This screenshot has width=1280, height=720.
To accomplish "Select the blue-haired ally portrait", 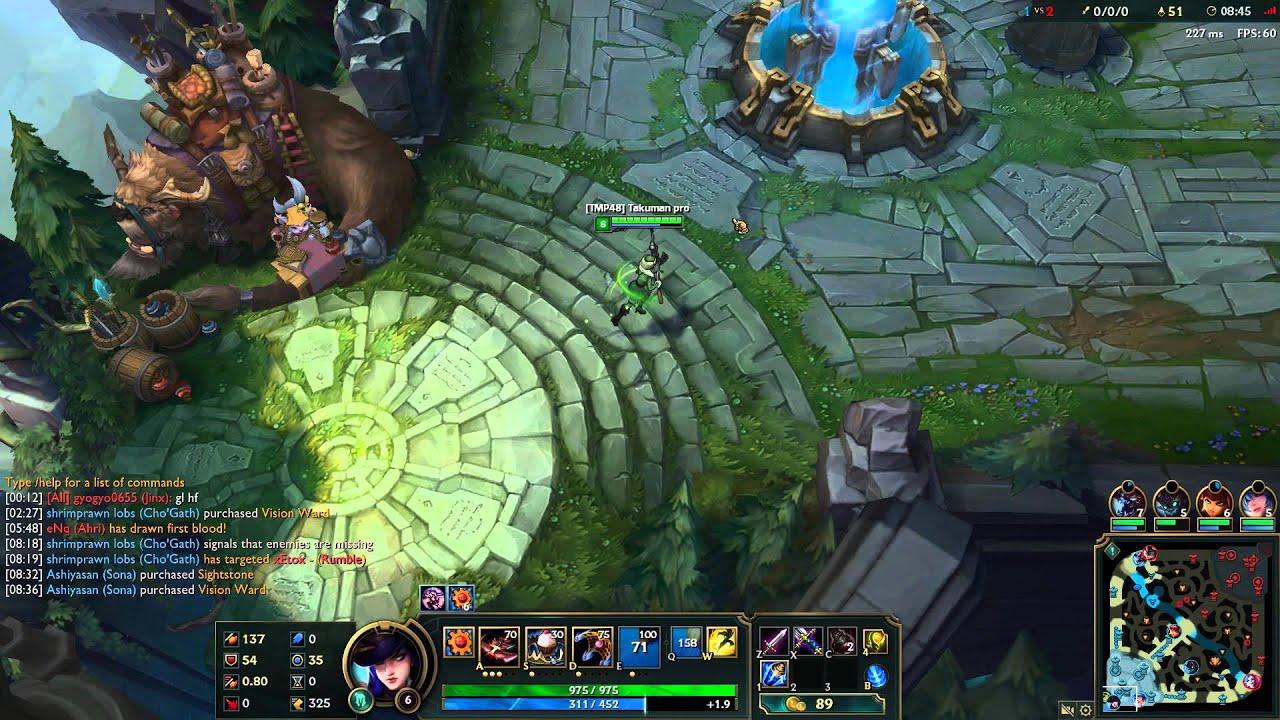I will click(x=1257, y=502).
